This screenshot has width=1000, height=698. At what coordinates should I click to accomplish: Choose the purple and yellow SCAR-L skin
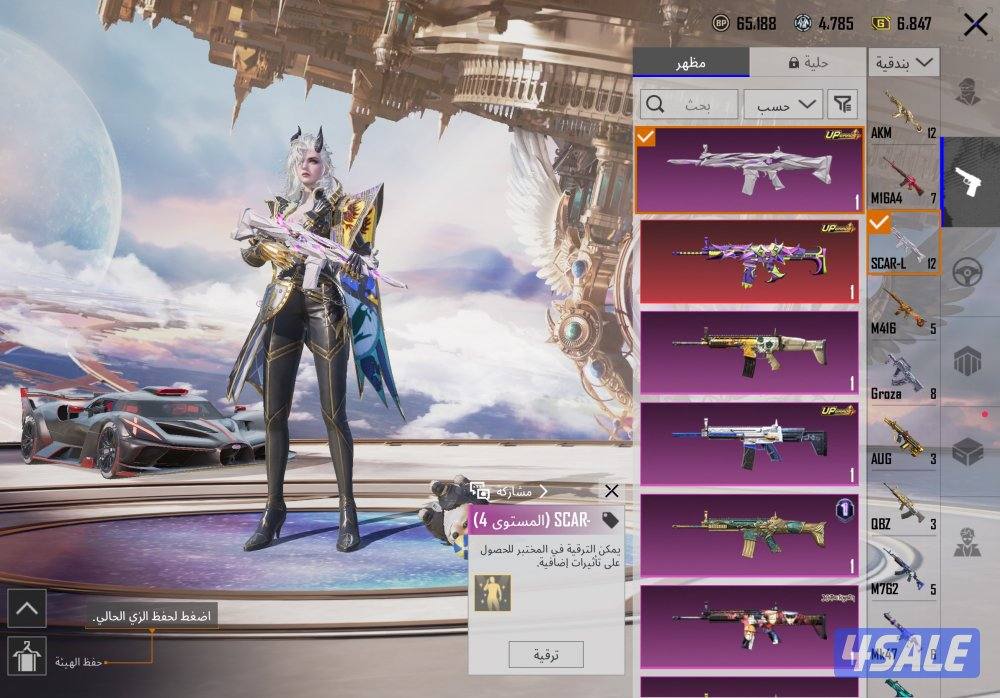(749, 261)
